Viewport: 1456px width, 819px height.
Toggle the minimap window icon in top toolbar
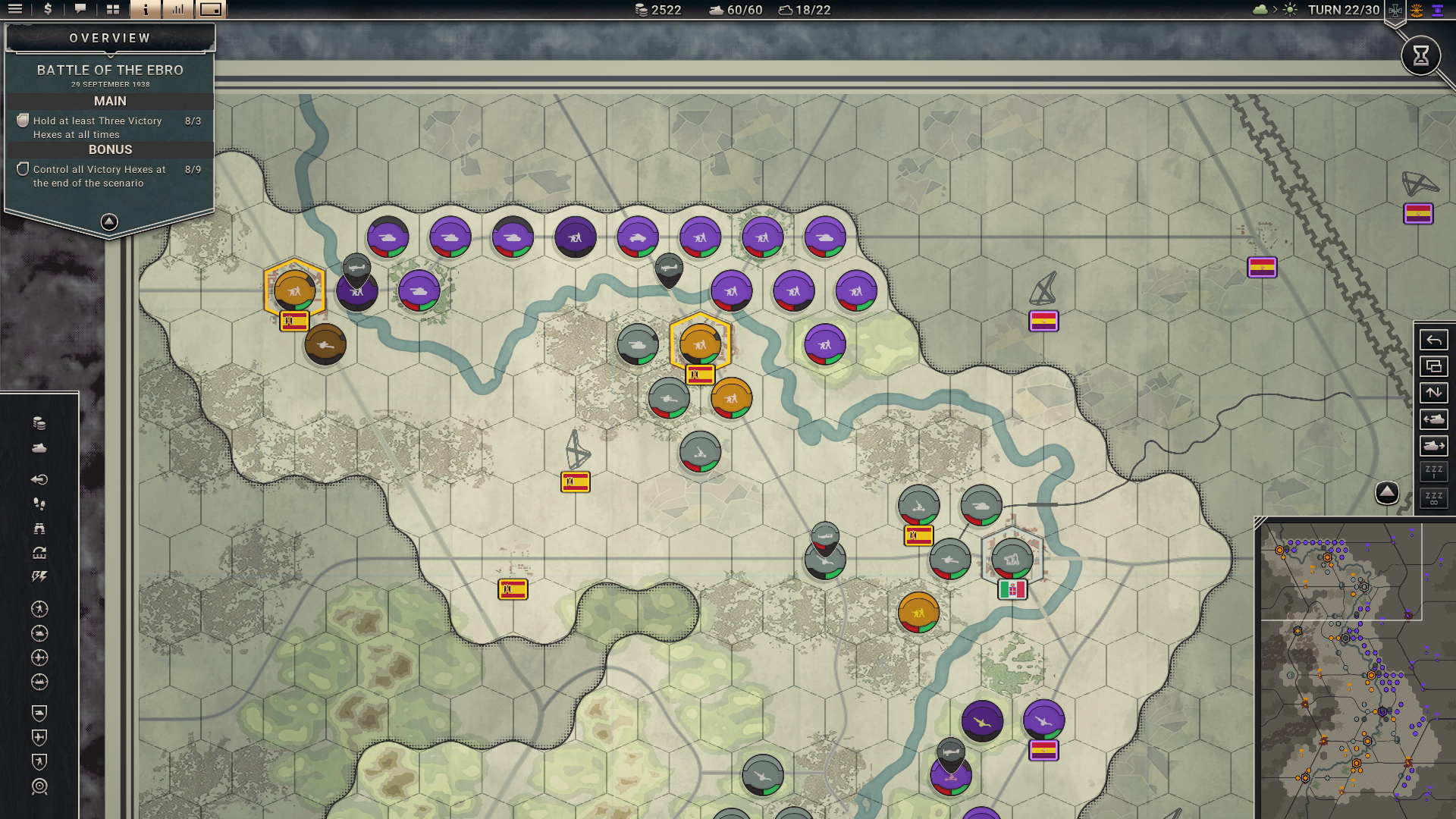211,11
